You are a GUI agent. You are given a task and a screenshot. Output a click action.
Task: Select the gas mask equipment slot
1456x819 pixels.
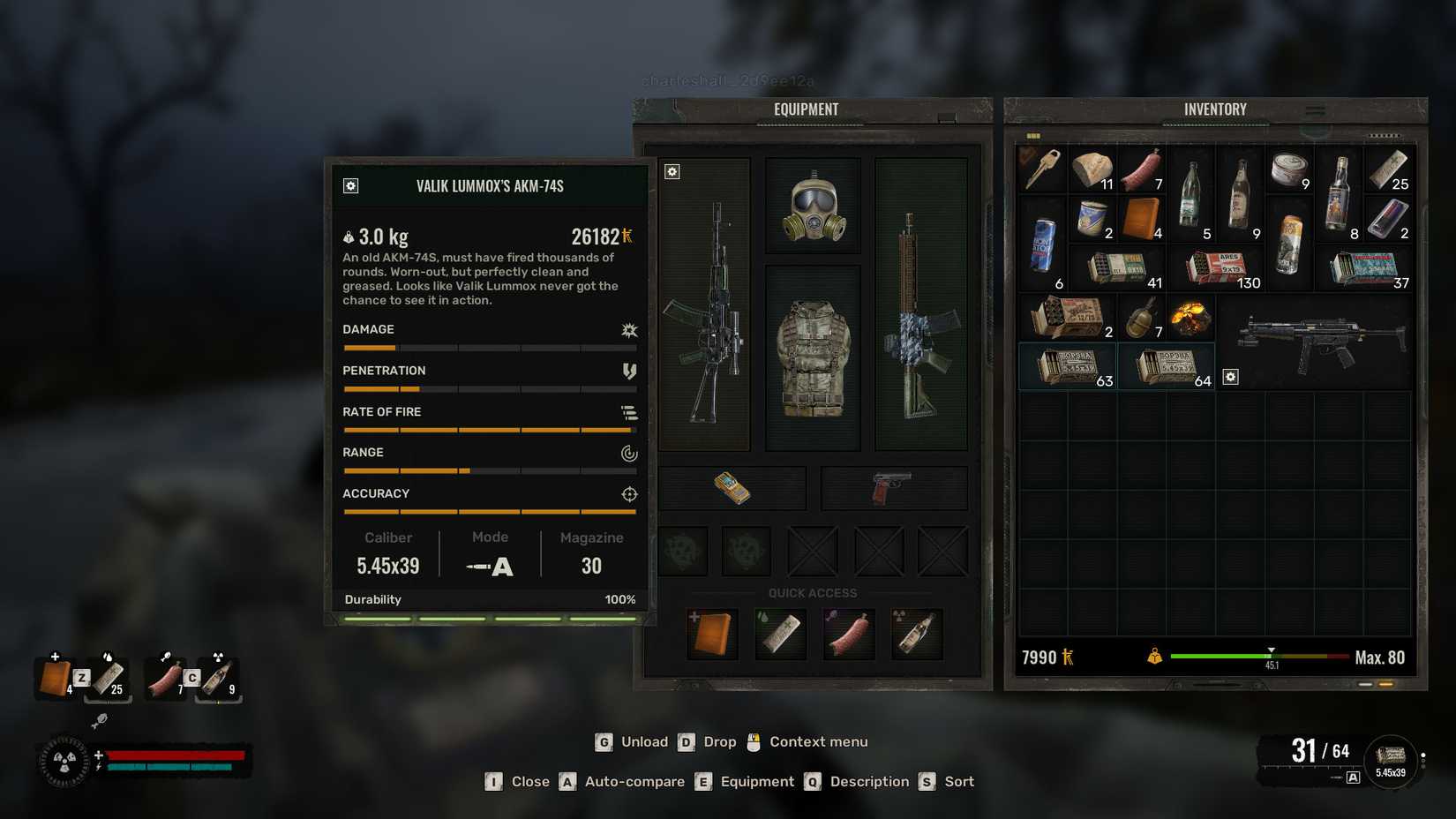[813, 207]
